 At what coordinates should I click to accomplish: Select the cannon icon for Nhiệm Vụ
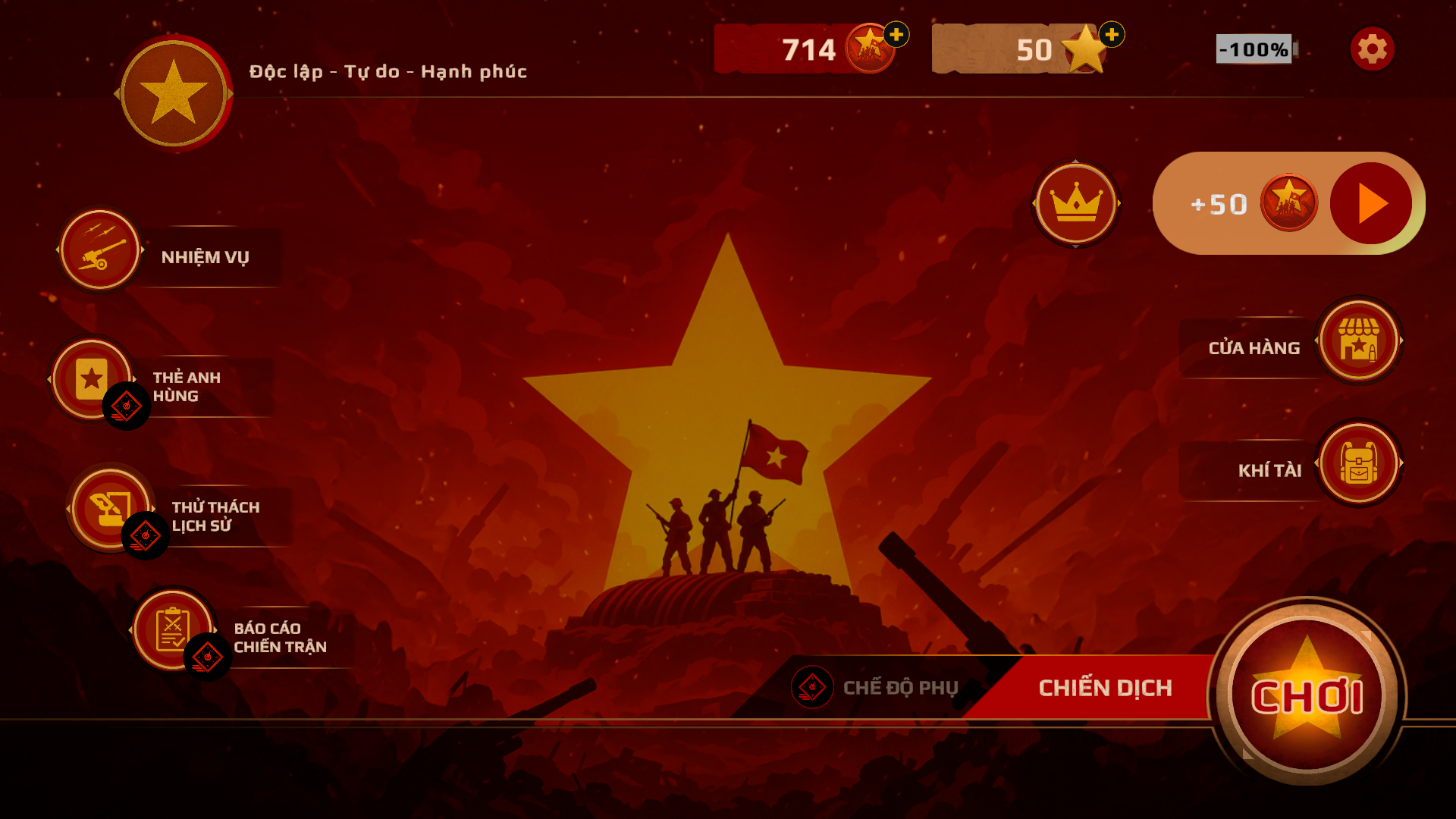click(101, 250)
